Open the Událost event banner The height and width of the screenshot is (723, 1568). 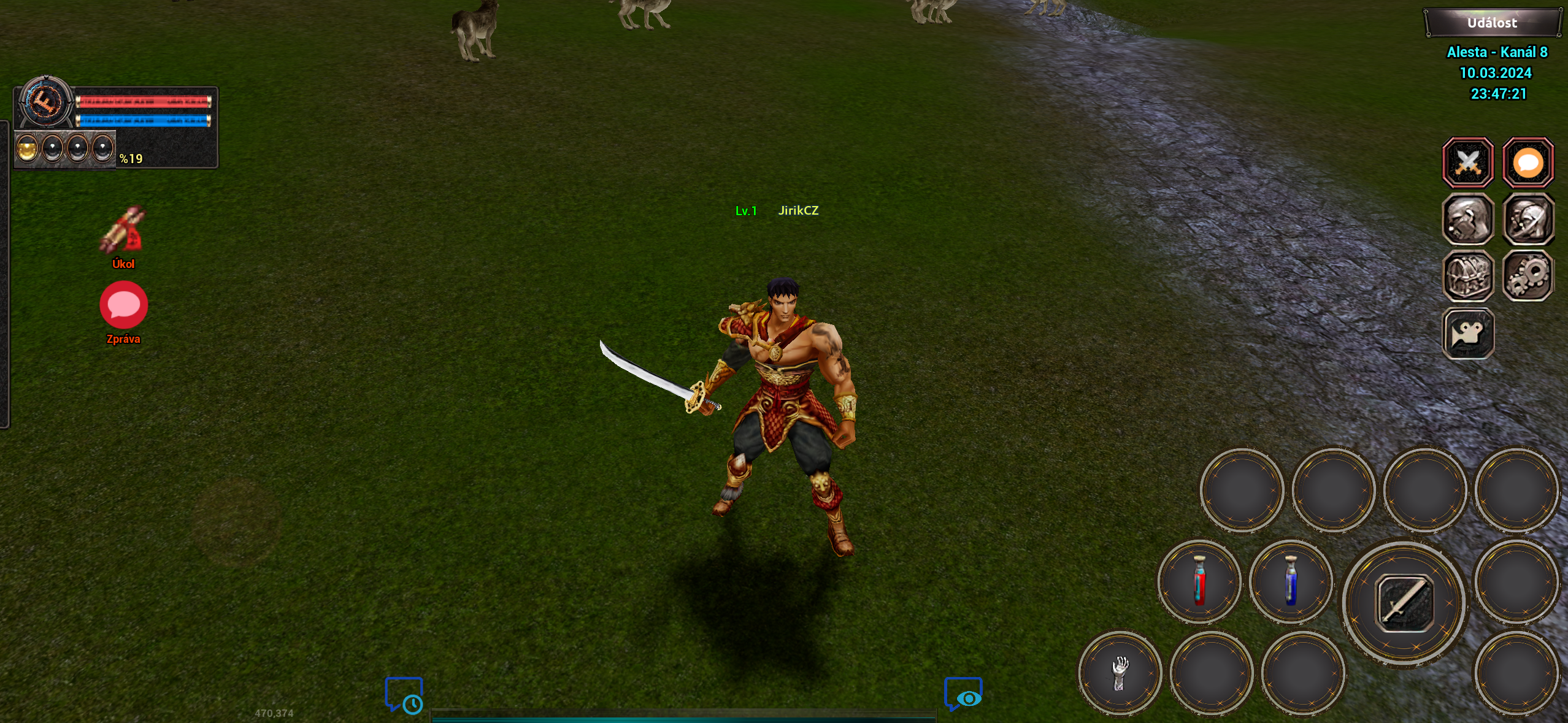[x=1492, y=22]
